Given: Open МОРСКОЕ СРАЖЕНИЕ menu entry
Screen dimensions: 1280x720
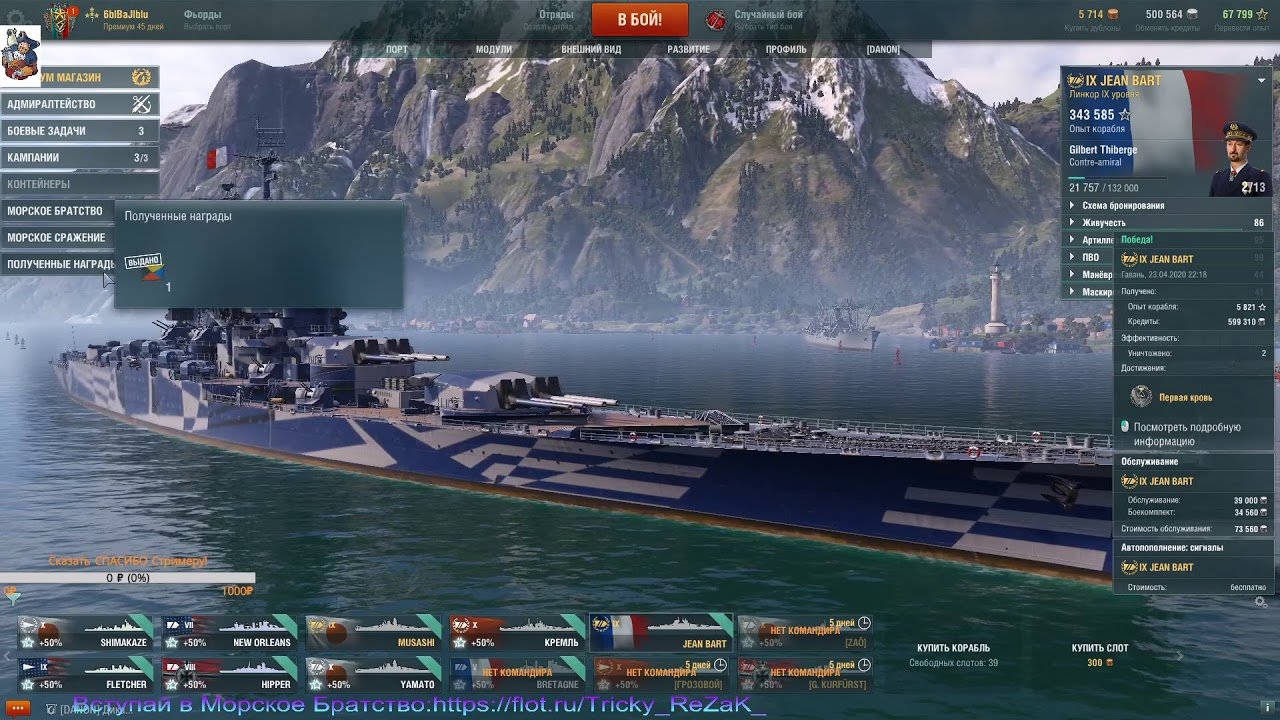Looking at the screenshot, I should (x=57, y=238).
